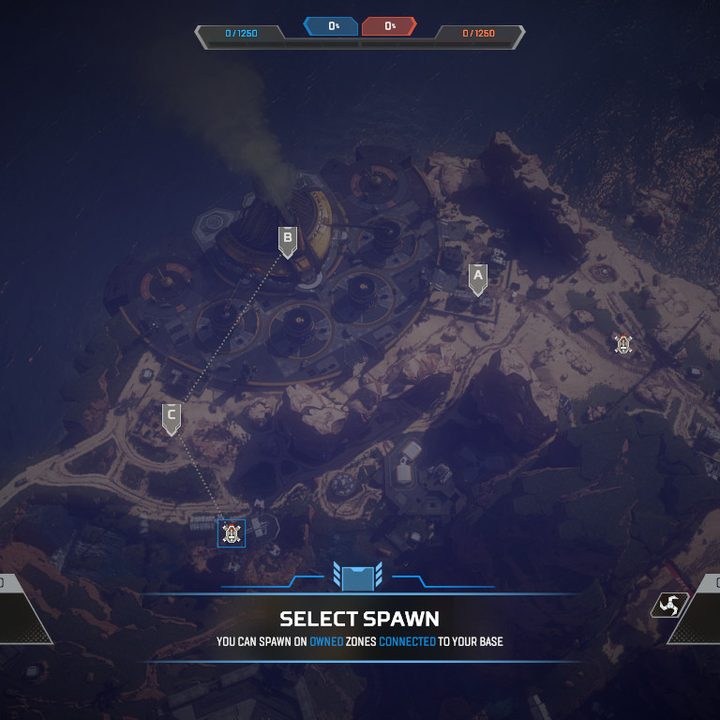Spawn at the blue-highlighted home base icon

[232, 533]
